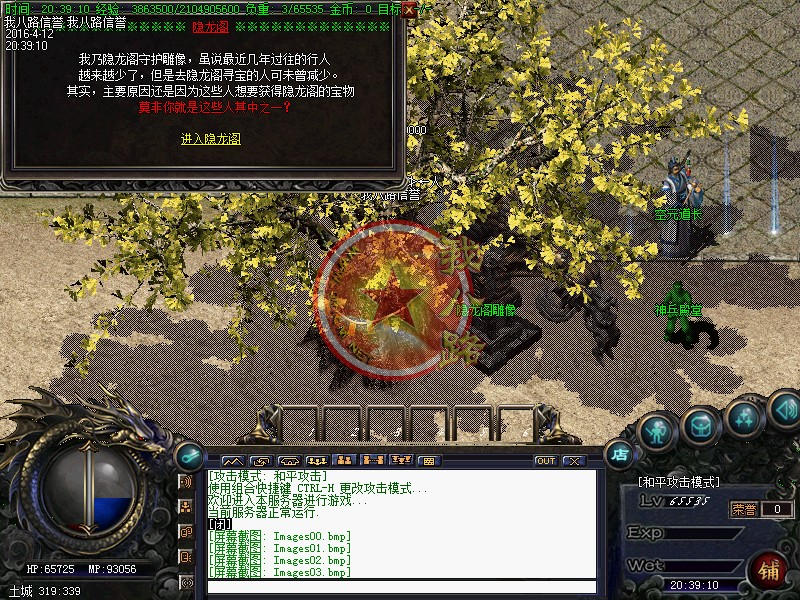Click the round blue key orb button
The height and width of the screenshot is (600, 800).
click(x=186, y=455)
